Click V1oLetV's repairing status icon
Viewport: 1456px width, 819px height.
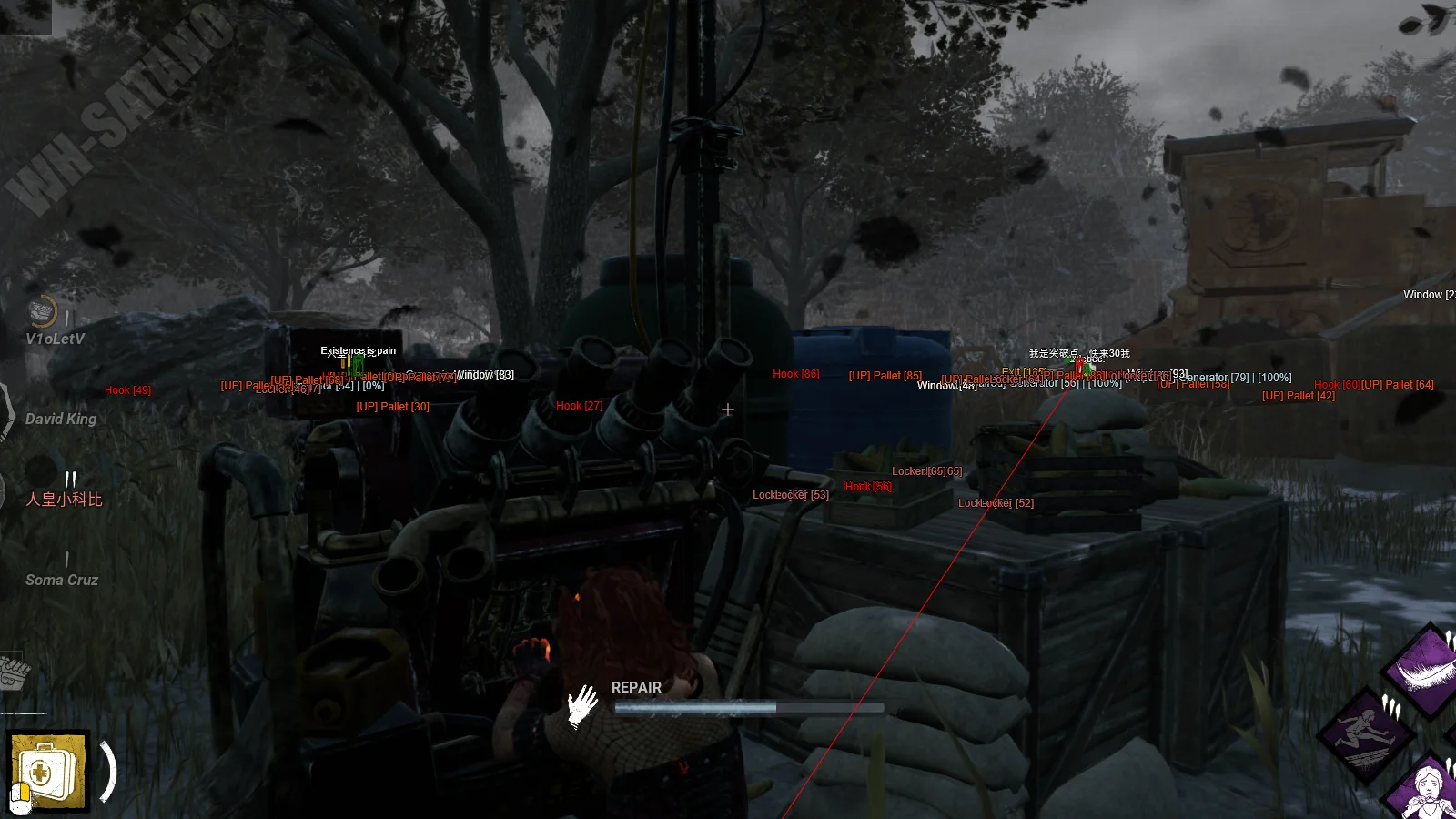41,312
